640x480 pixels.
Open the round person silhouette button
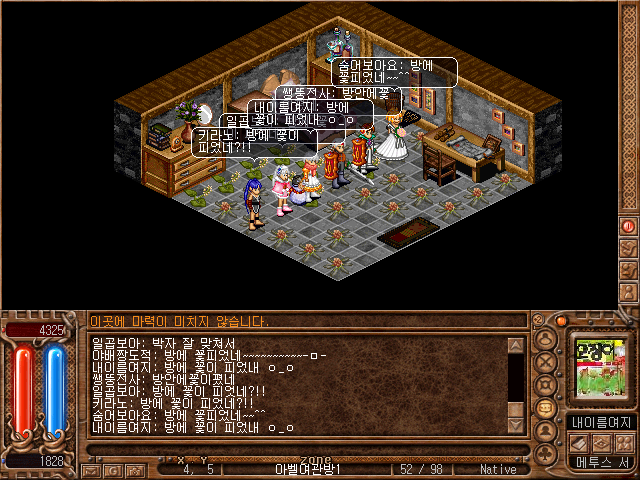pos(547,431)
